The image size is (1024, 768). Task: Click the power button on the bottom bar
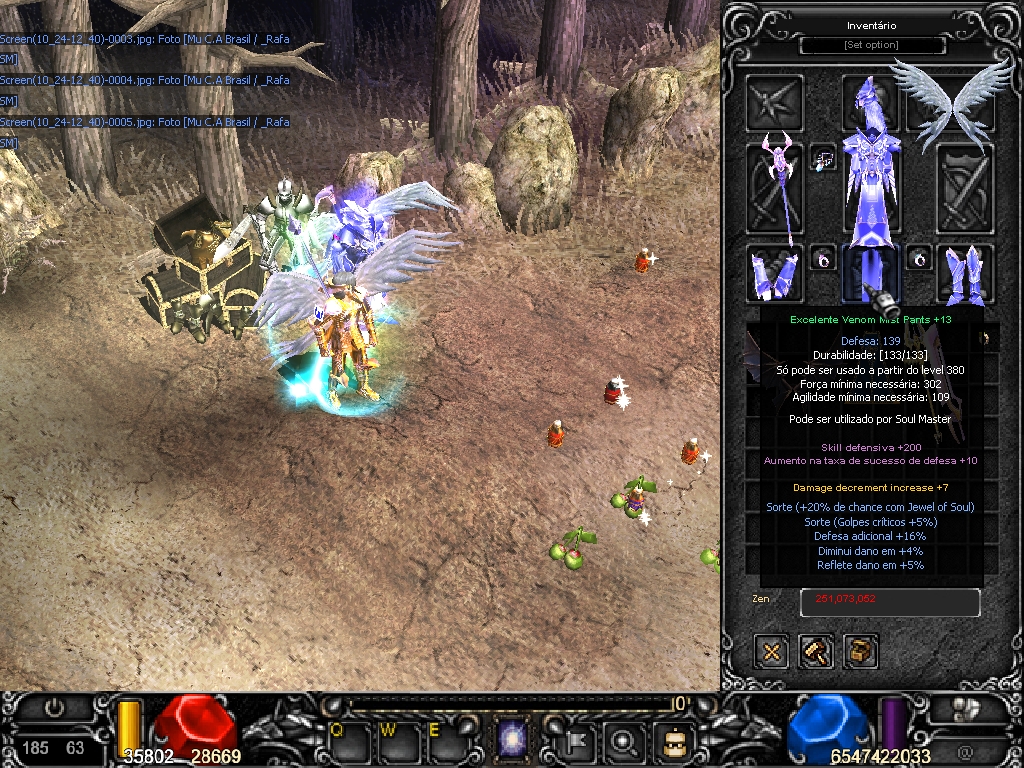coord(54,707)
